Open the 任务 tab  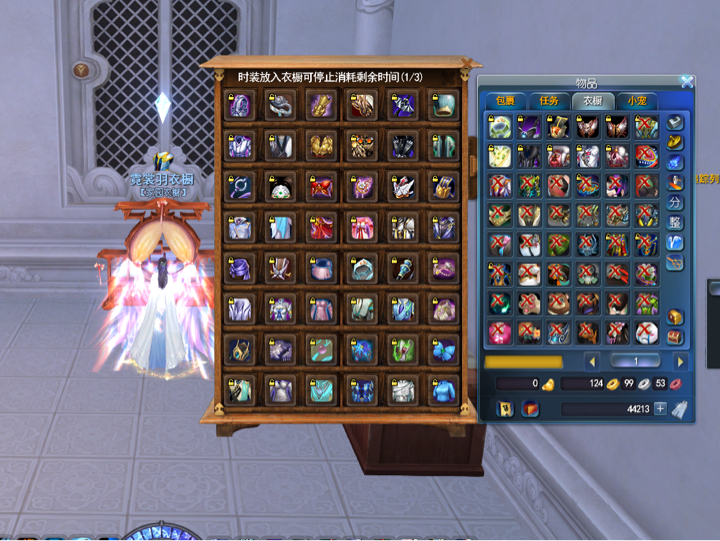(x=549, y=101)
